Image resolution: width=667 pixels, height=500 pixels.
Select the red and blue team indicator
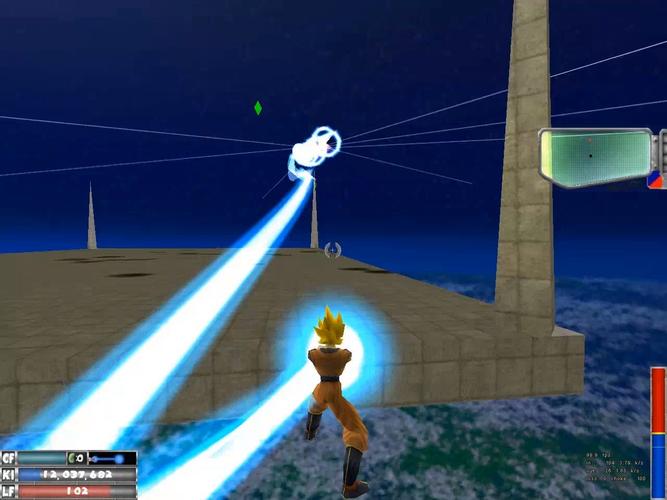coord(656,179)
